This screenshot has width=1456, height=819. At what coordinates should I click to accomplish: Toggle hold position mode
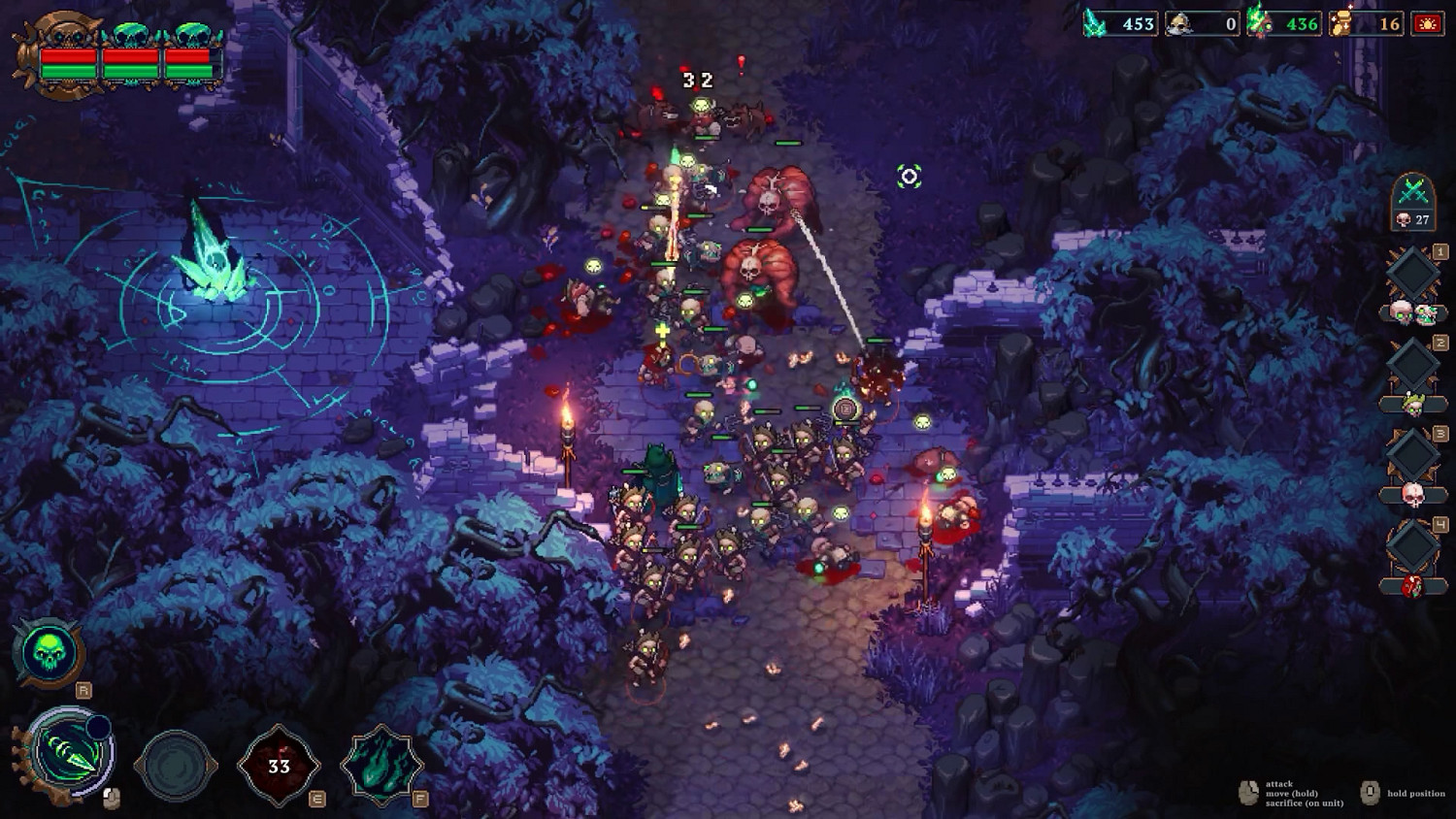click(1416, 793)
